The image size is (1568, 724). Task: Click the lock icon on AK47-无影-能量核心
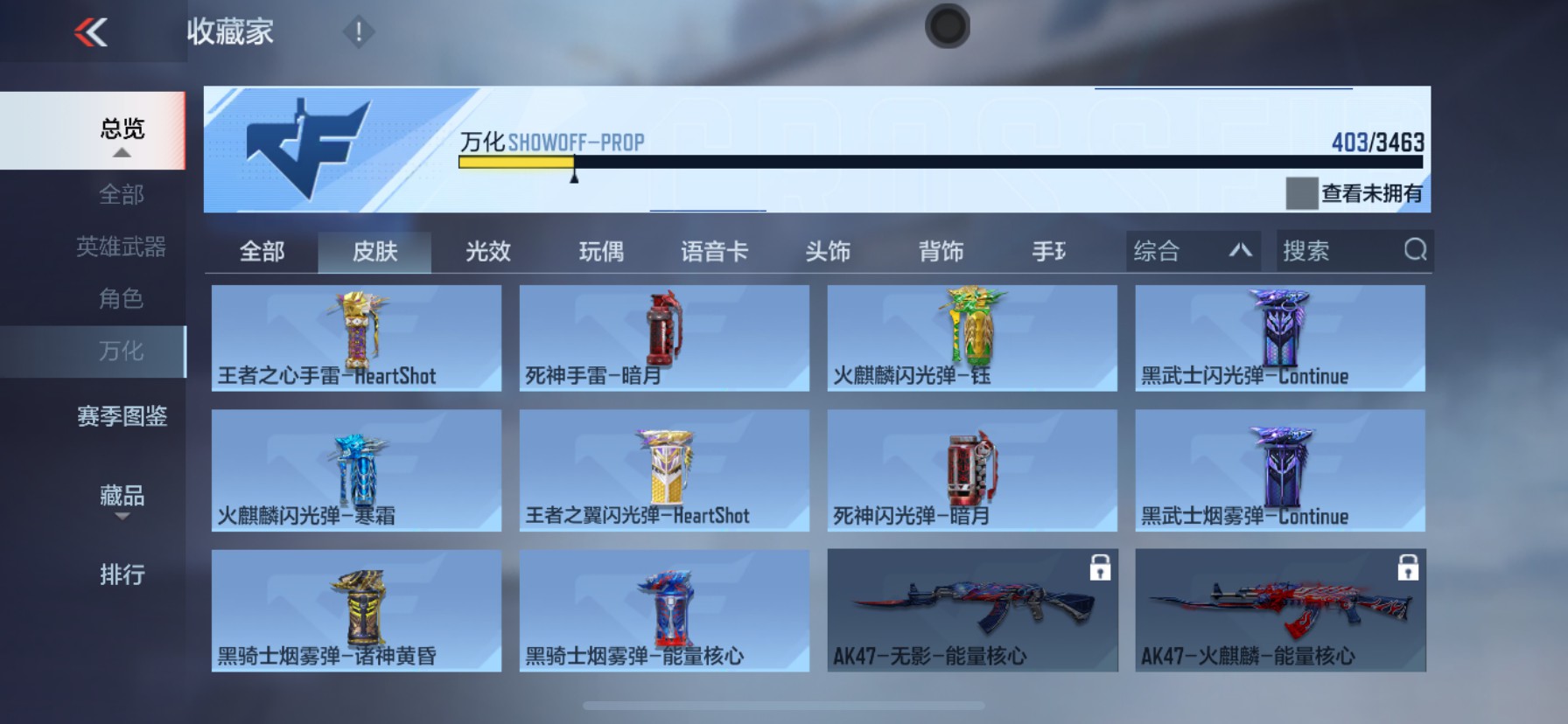[x=1102, y=567]
